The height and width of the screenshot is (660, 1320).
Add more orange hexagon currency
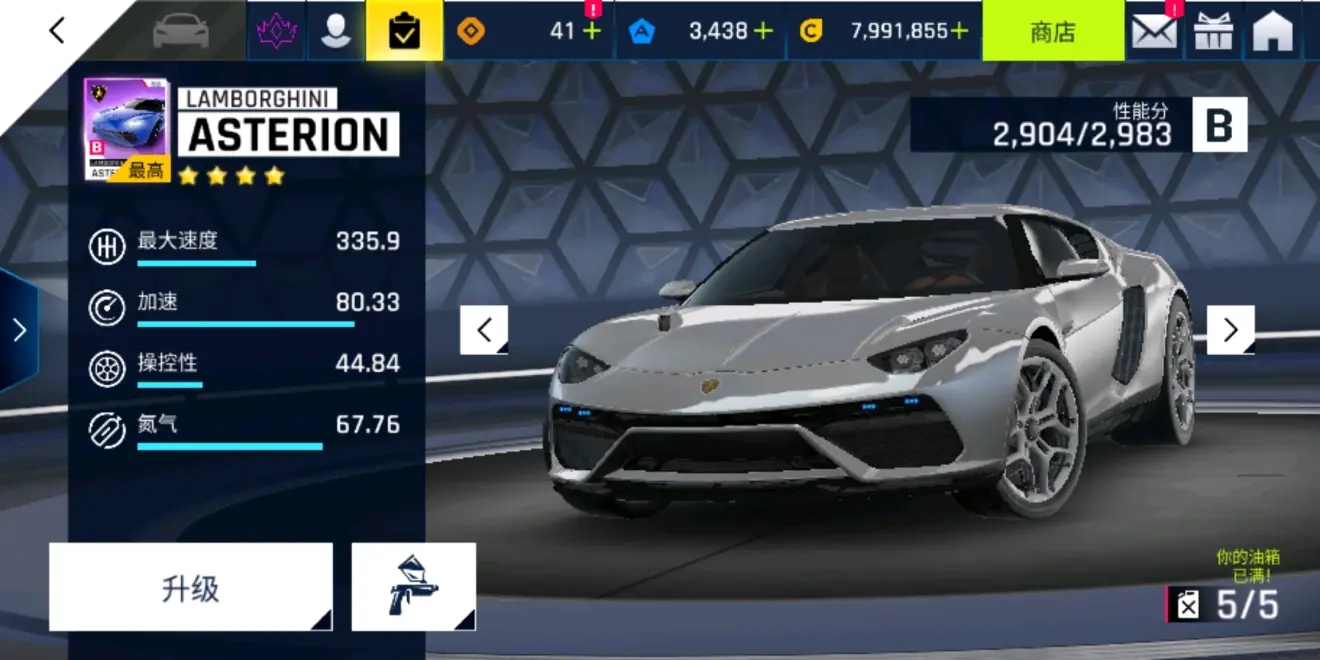592,31
